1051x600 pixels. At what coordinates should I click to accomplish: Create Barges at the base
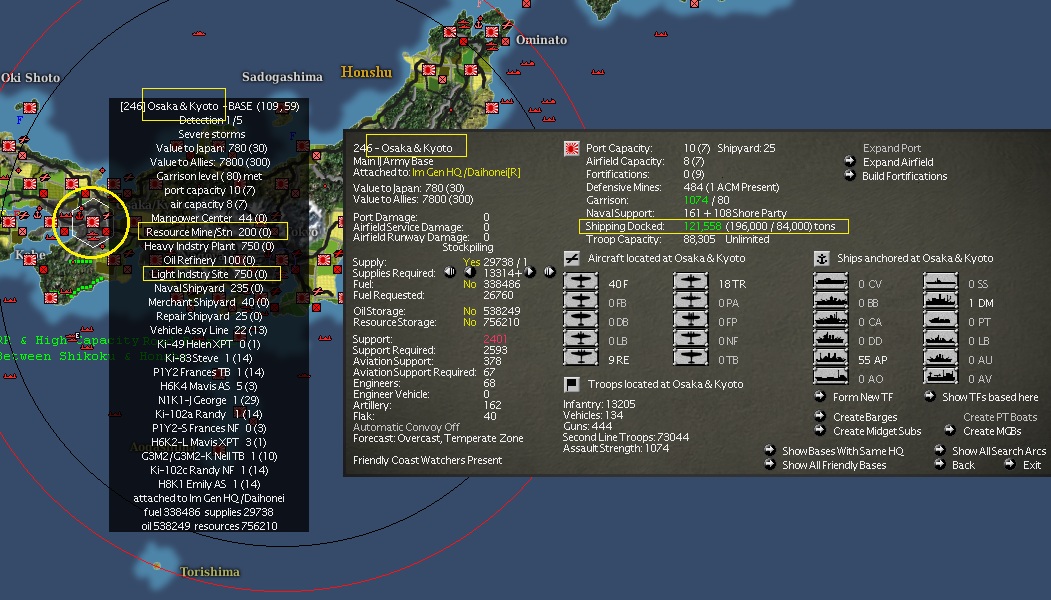(864, 417)
